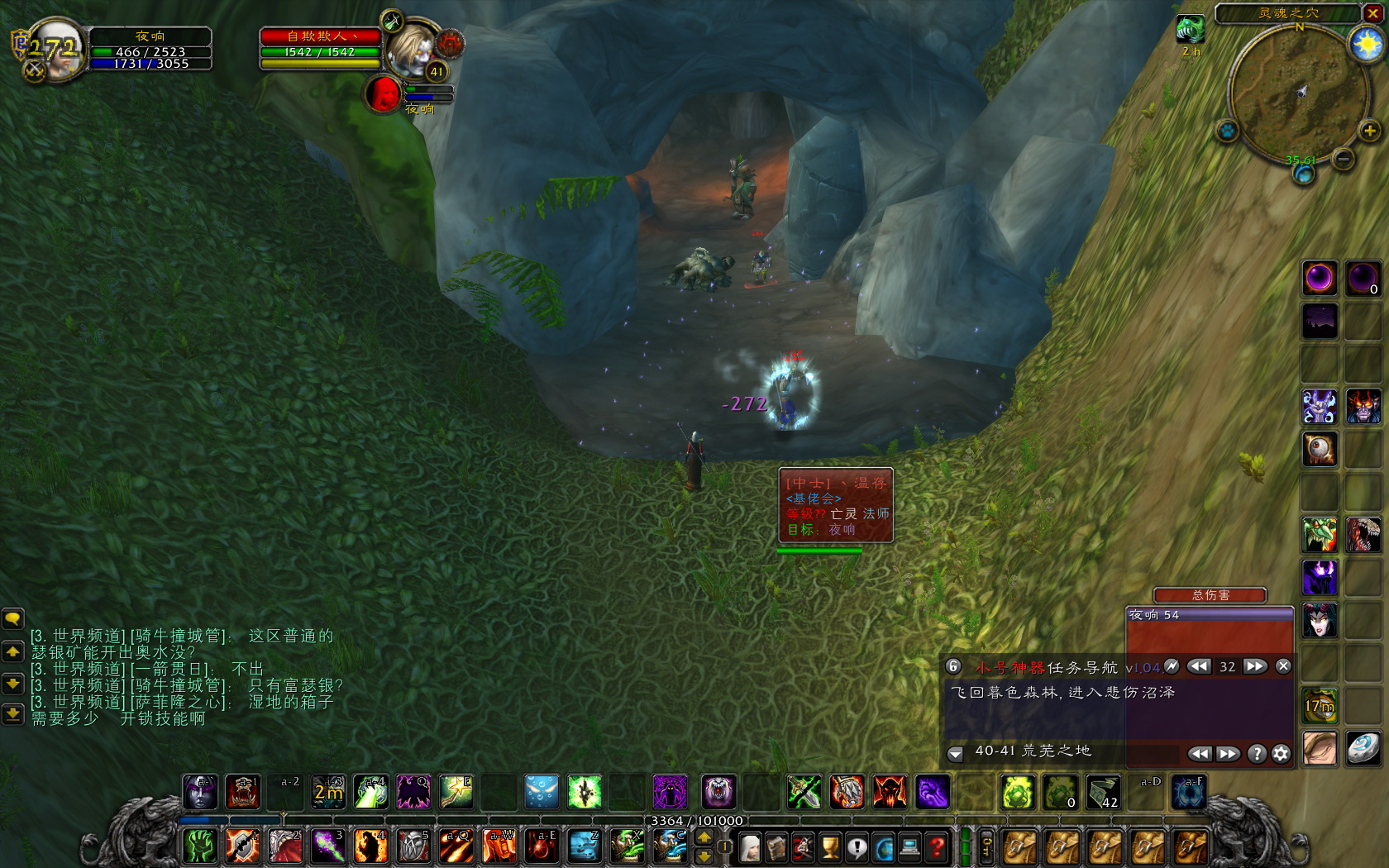The image size is (1389, 868).
Task: Open the quest log speech-bubble icon
Action: pyautogui.click(x=857, y=847)
